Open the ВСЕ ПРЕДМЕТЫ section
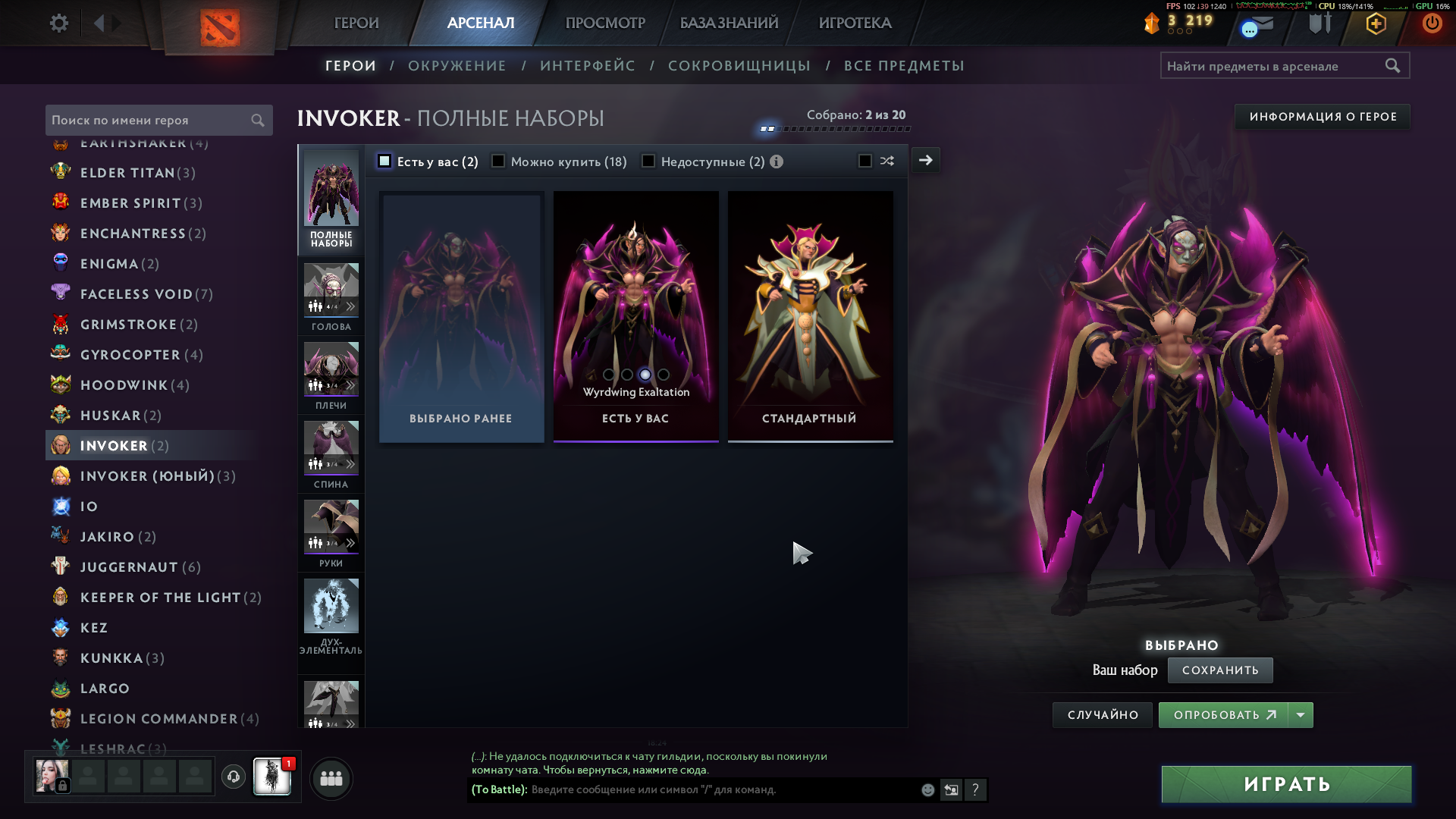Screen dimensions: 1456x819 (x=904, y=66)
